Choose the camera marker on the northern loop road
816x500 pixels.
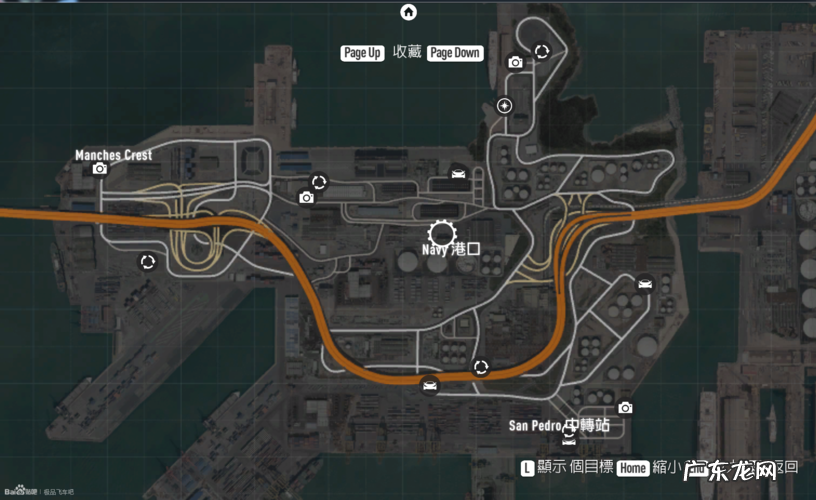pos(515,62)
